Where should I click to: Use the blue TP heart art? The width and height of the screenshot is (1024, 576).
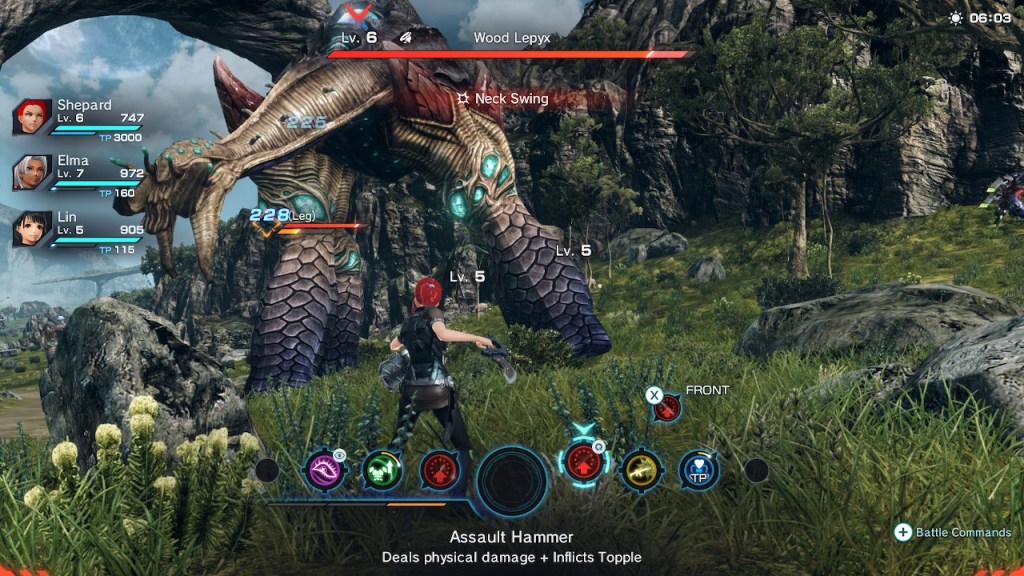(698, 469)
